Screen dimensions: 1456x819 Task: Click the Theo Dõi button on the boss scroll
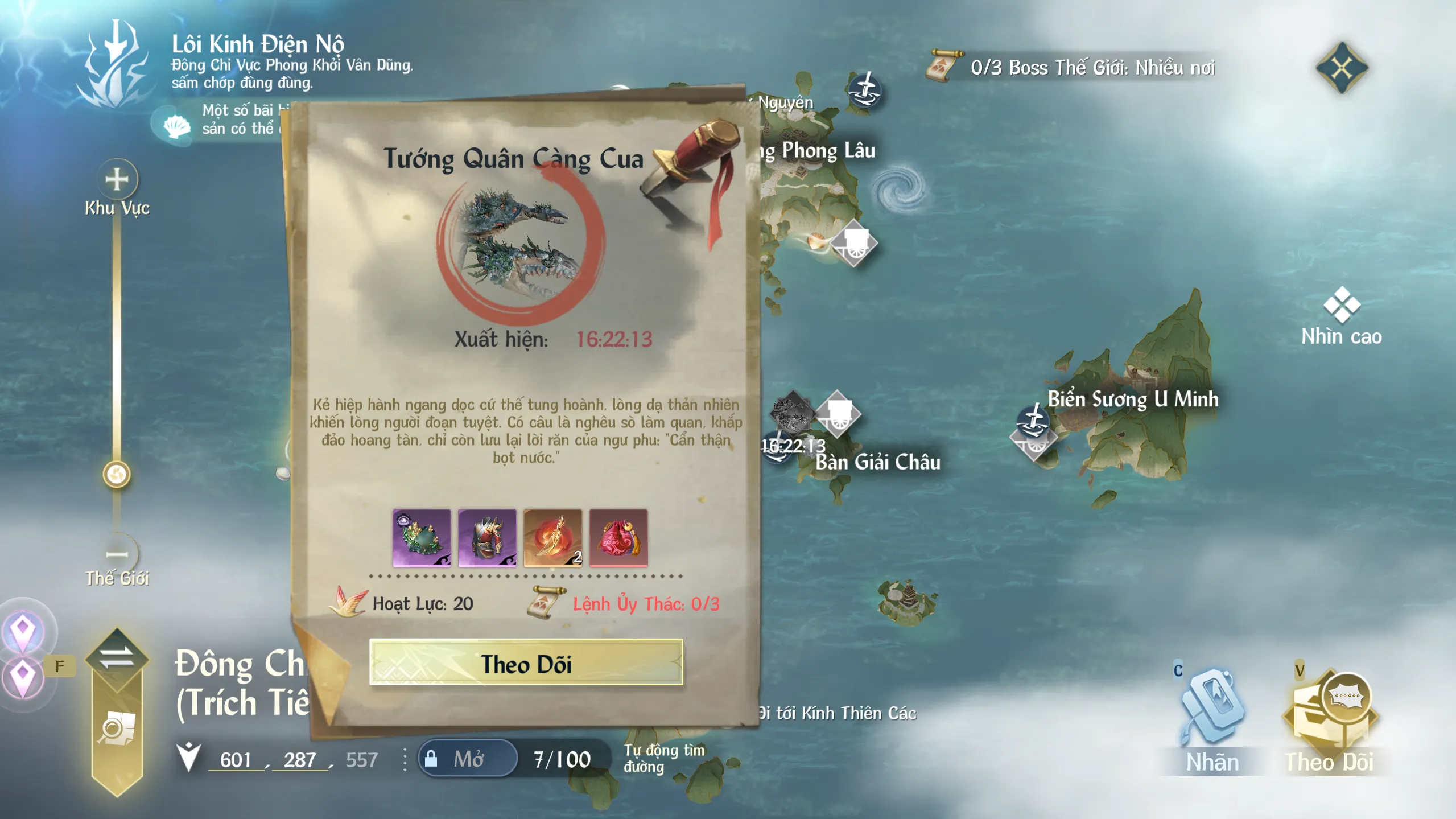pyautogui.click(x=526, y=663)
